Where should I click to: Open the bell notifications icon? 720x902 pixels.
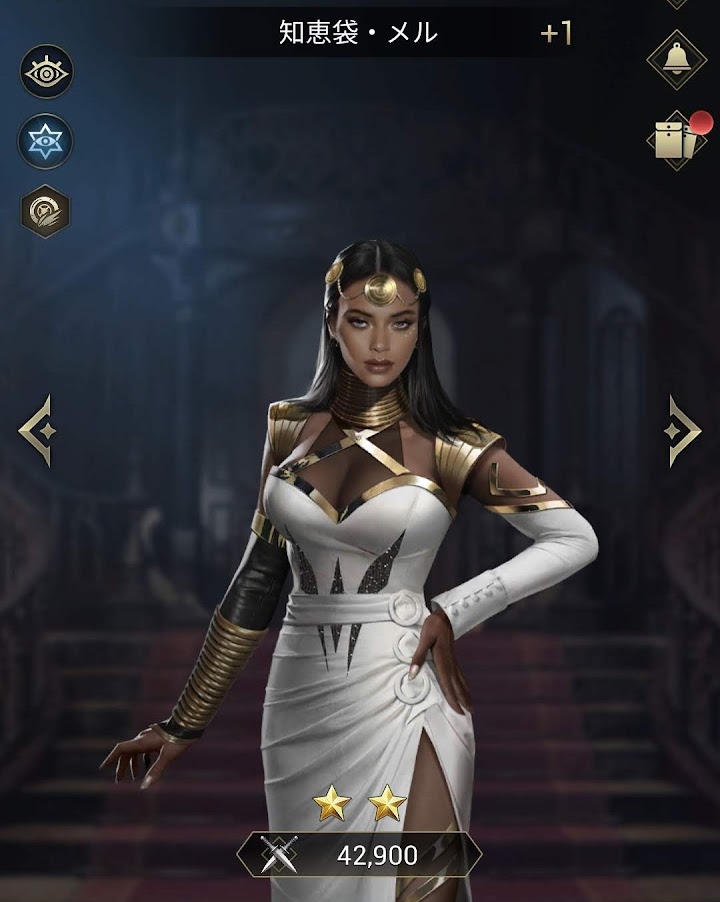[676, 58]
